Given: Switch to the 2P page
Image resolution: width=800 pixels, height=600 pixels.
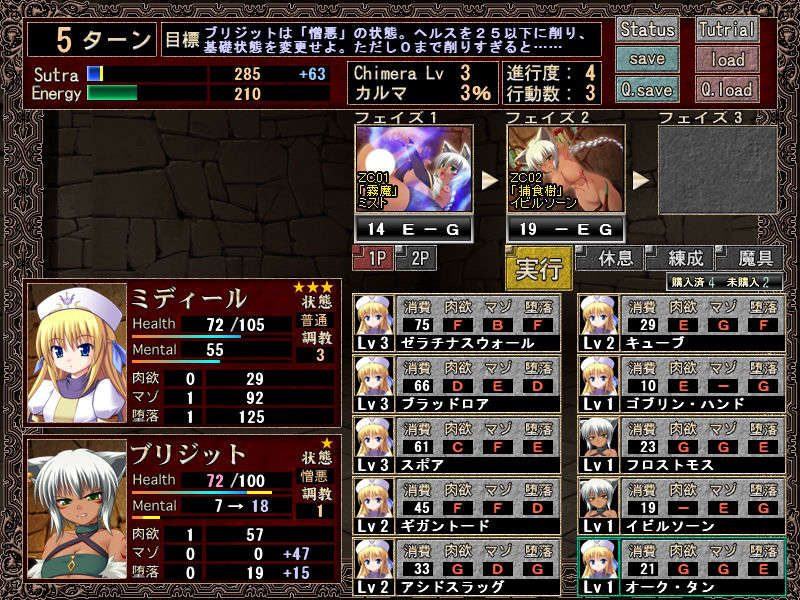Looking at the screenshot, I should click(x=416, y=259).
